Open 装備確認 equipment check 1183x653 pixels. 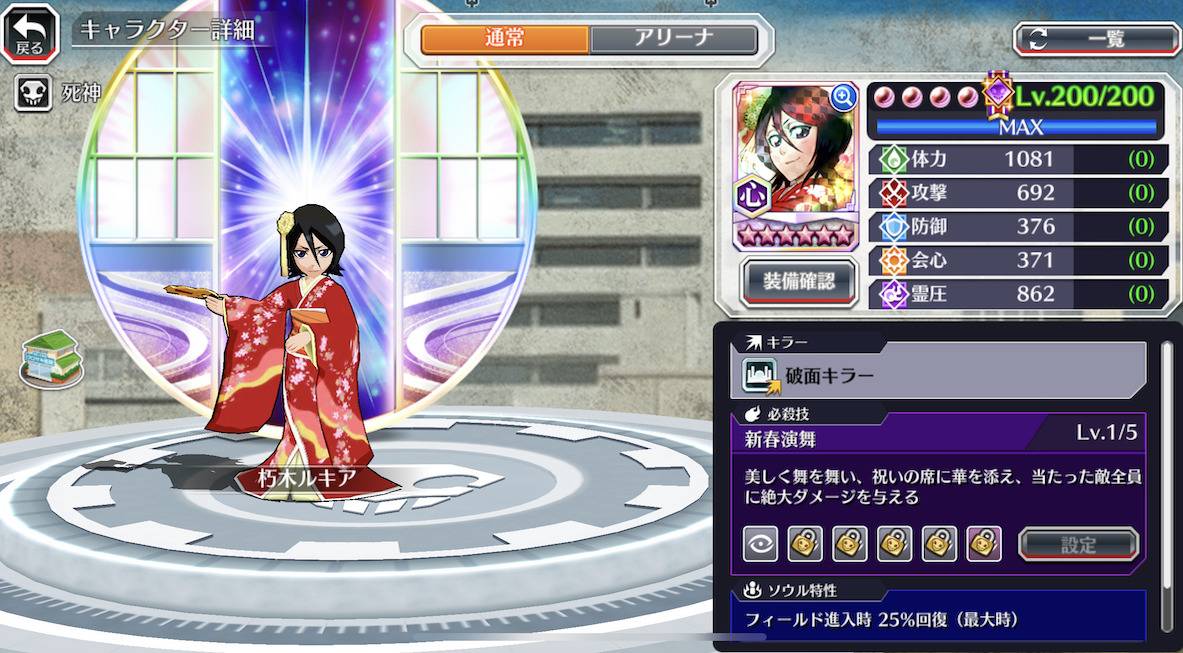pyautogui.click(x=799, y=281)
